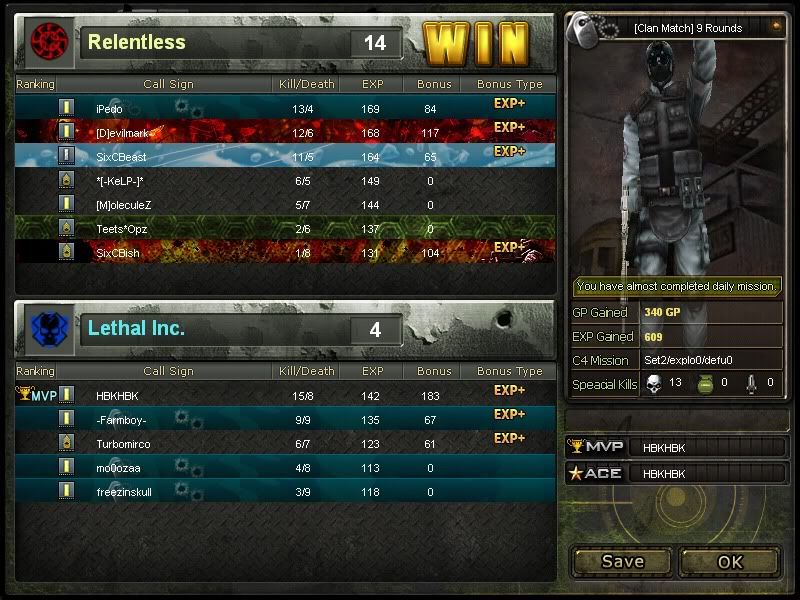Choose the SixCBish player row

click(x=285, y=252)
